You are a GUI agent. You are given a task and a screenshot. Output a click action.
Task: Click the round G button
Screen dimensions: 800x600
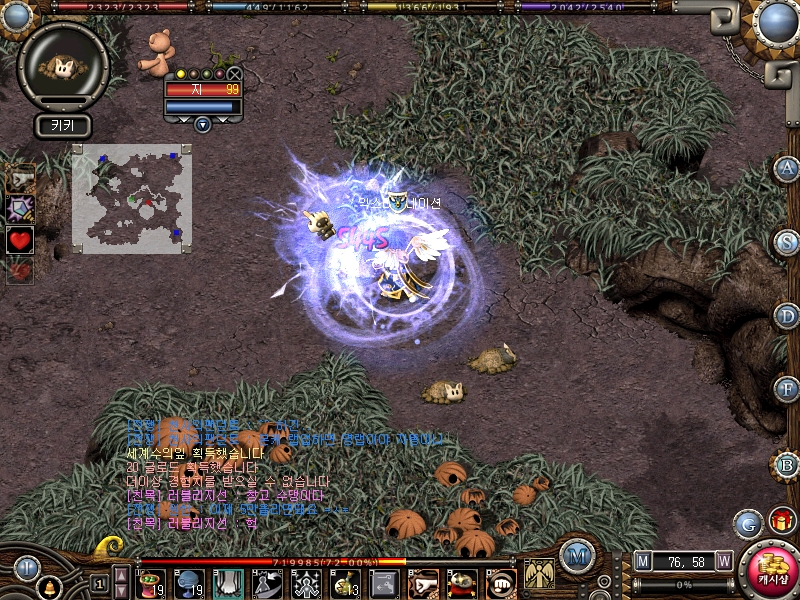(x=748, y=523)
